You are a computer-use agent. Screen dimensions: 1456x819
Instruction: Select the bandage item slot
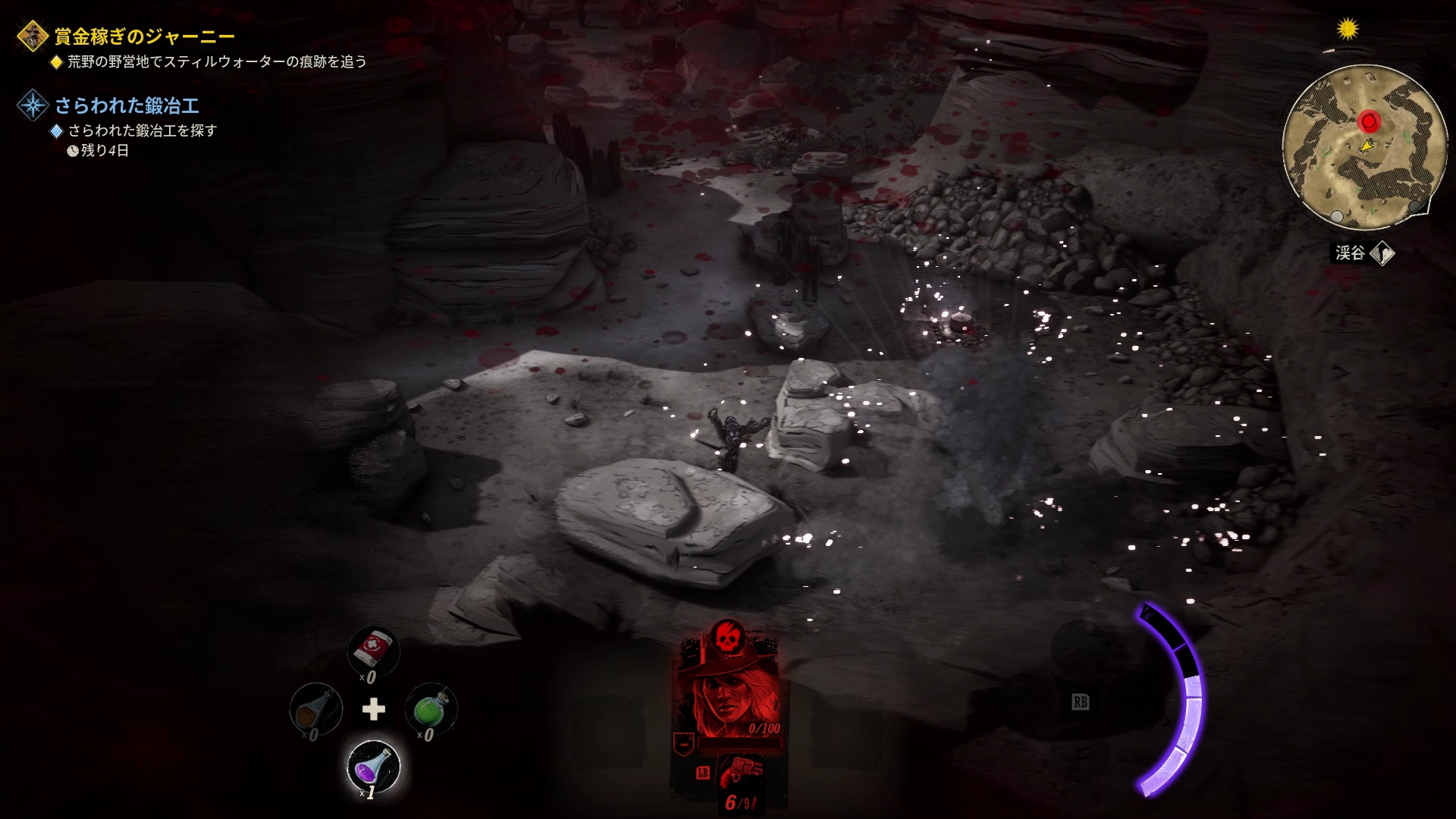pos(373,650)
